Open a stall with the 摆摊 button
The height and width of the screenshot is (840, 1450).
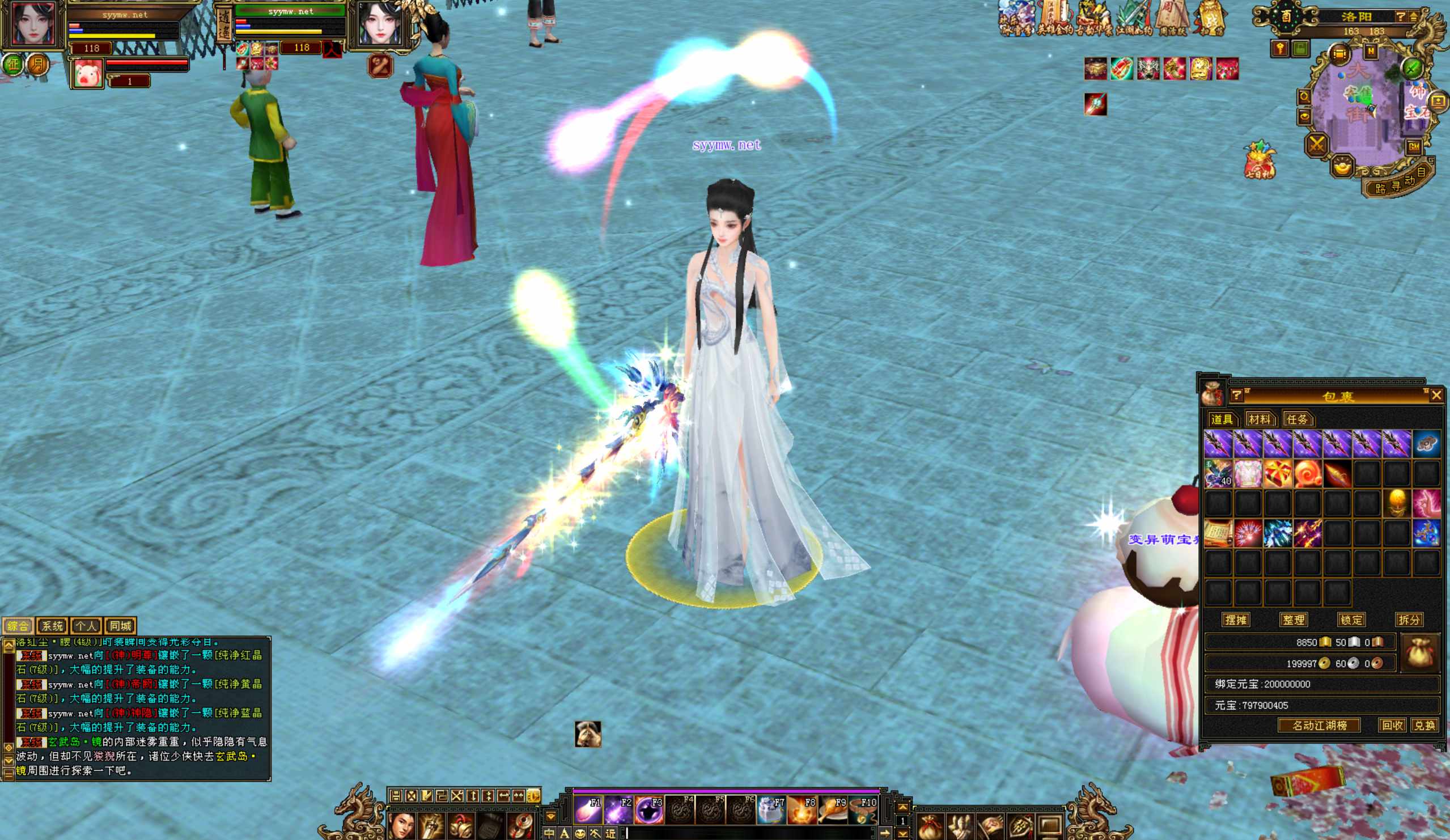[x=1236, y=620]
